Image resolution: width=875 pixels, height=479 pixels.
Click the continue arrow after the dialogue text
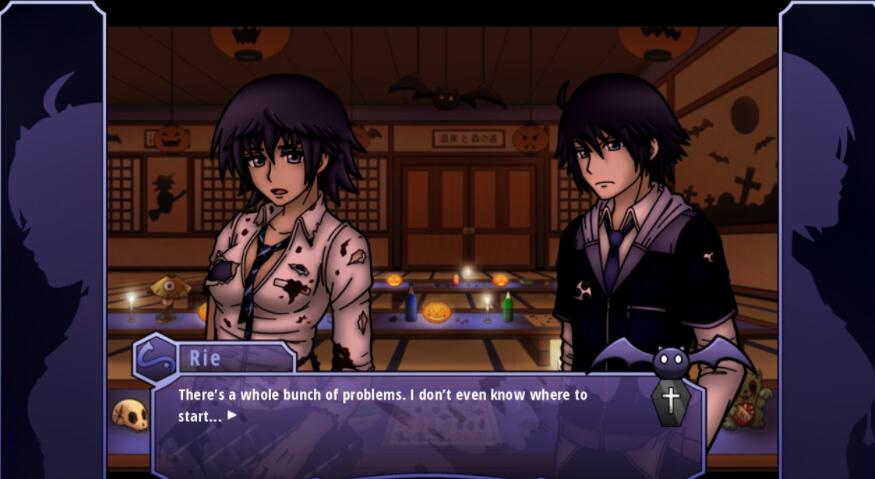coord(232,415)
